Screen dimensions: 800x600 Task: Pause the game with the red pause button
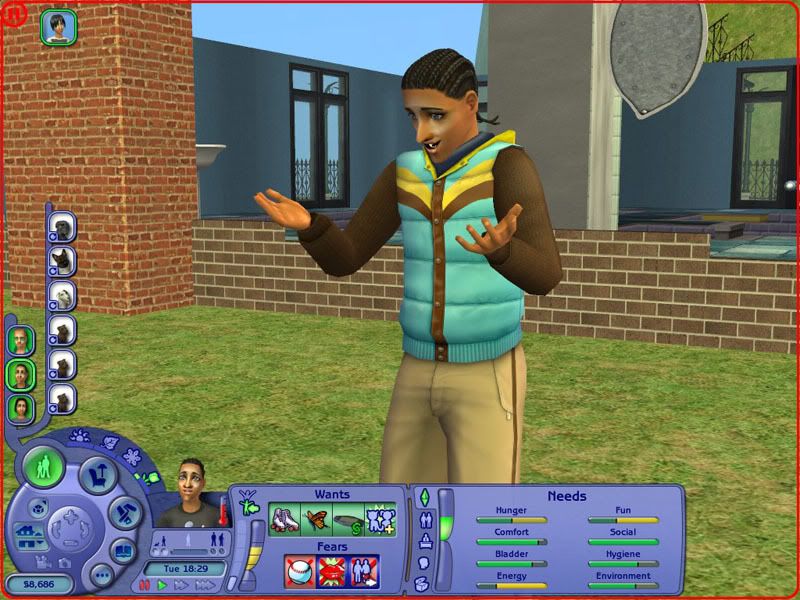(145, 585)
